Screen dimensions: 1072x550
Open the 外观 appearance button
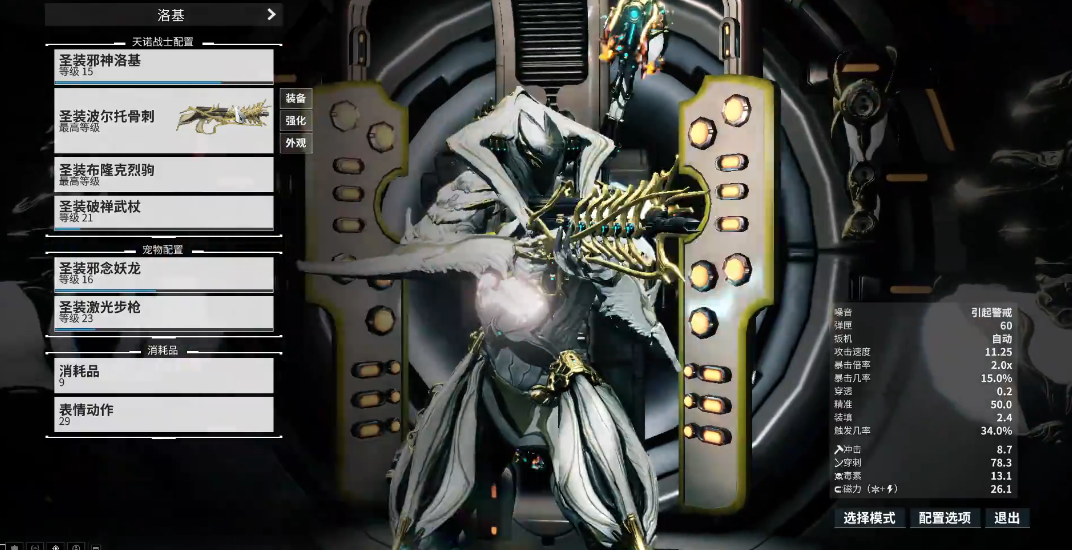(296, 143)
